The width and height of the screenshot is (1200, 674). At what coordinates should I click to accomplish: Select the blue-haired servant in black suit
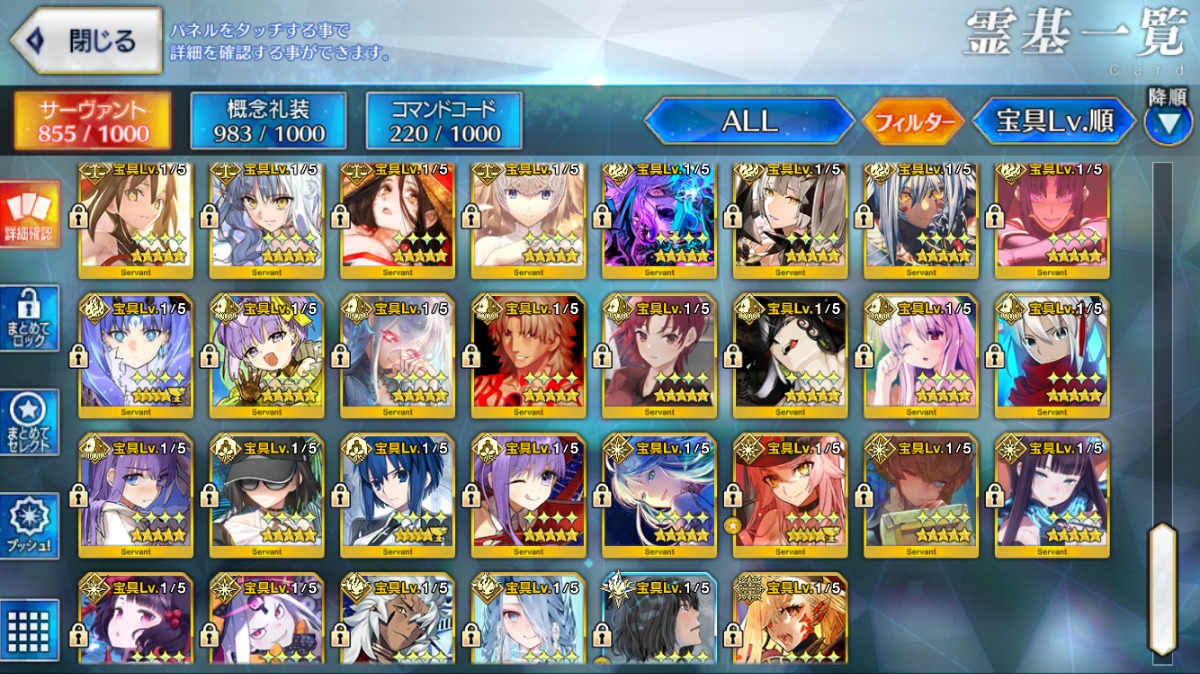pyautogui.click(x=397, y=494)
